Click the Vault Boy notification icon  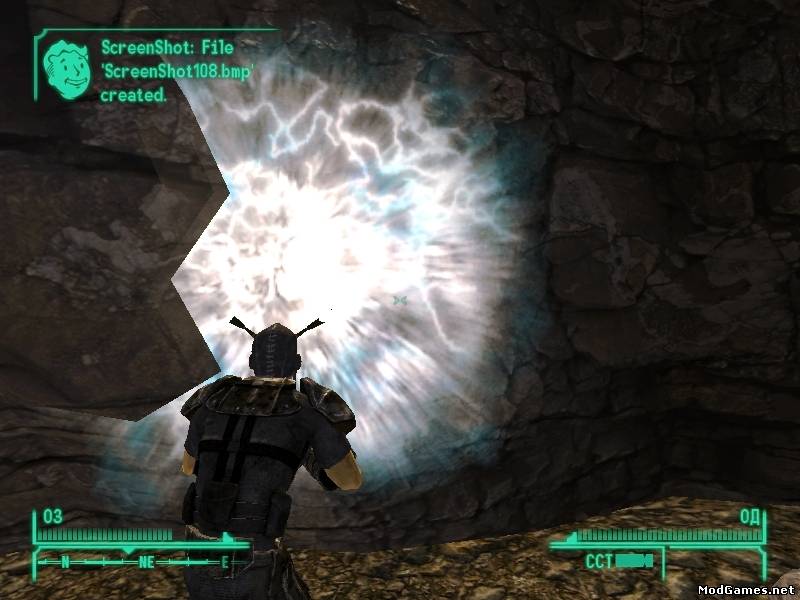66,64
